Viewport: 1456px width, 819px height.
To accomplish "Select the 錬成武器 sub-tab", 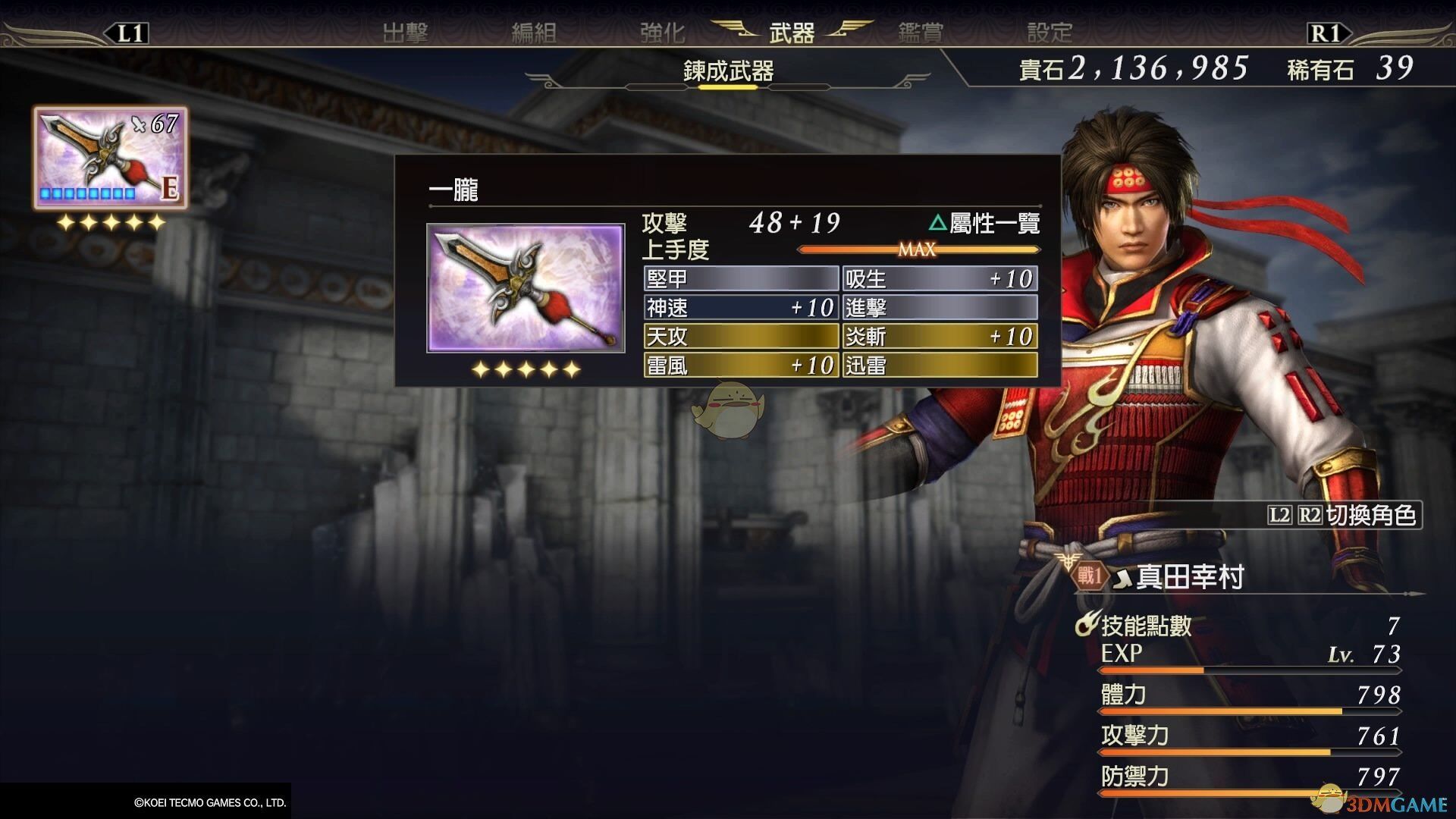I will [728, 71].
